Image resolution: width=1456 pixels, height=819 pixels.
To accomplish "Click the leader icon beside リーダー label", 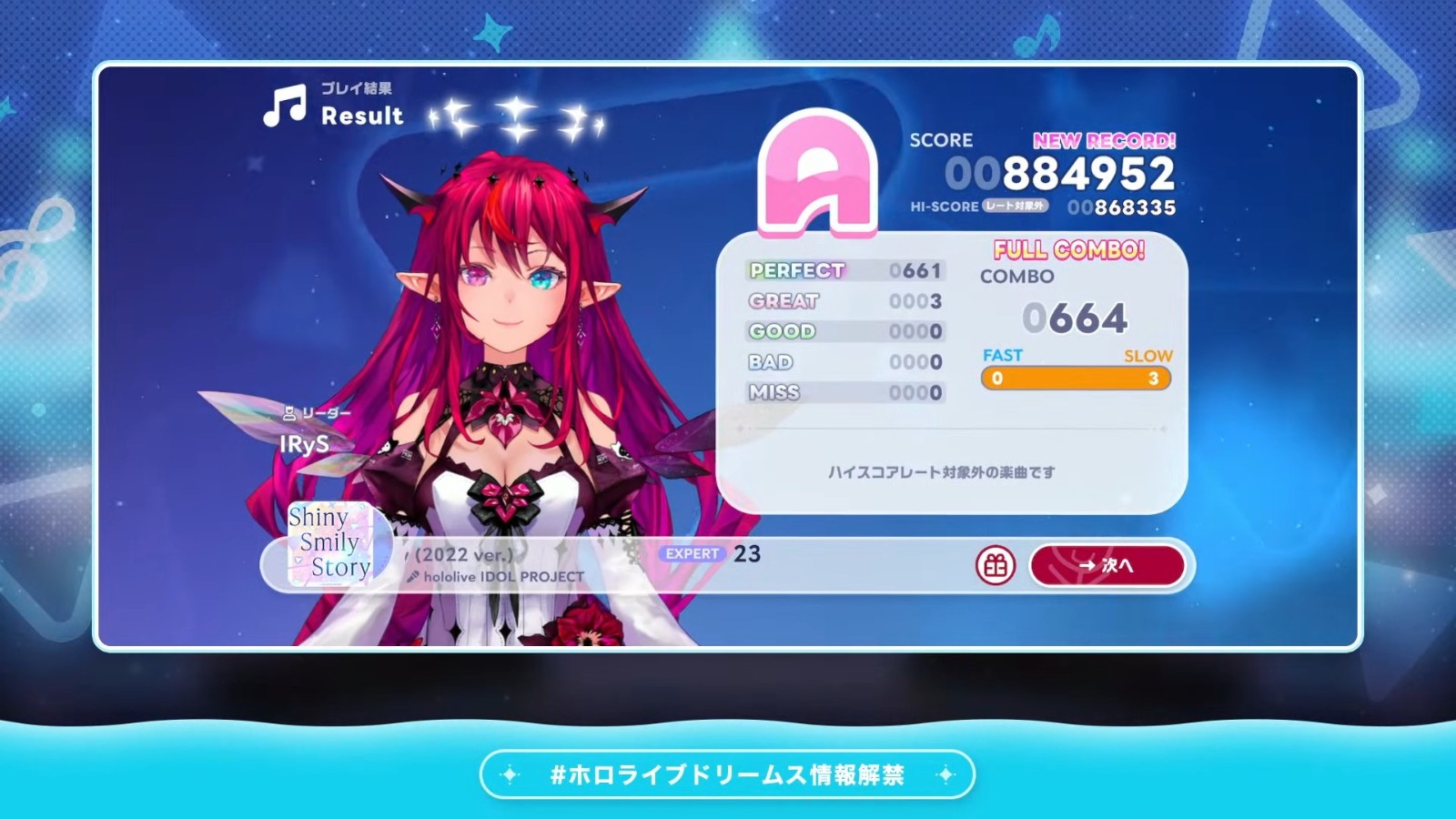I will [x=288, y=414].
